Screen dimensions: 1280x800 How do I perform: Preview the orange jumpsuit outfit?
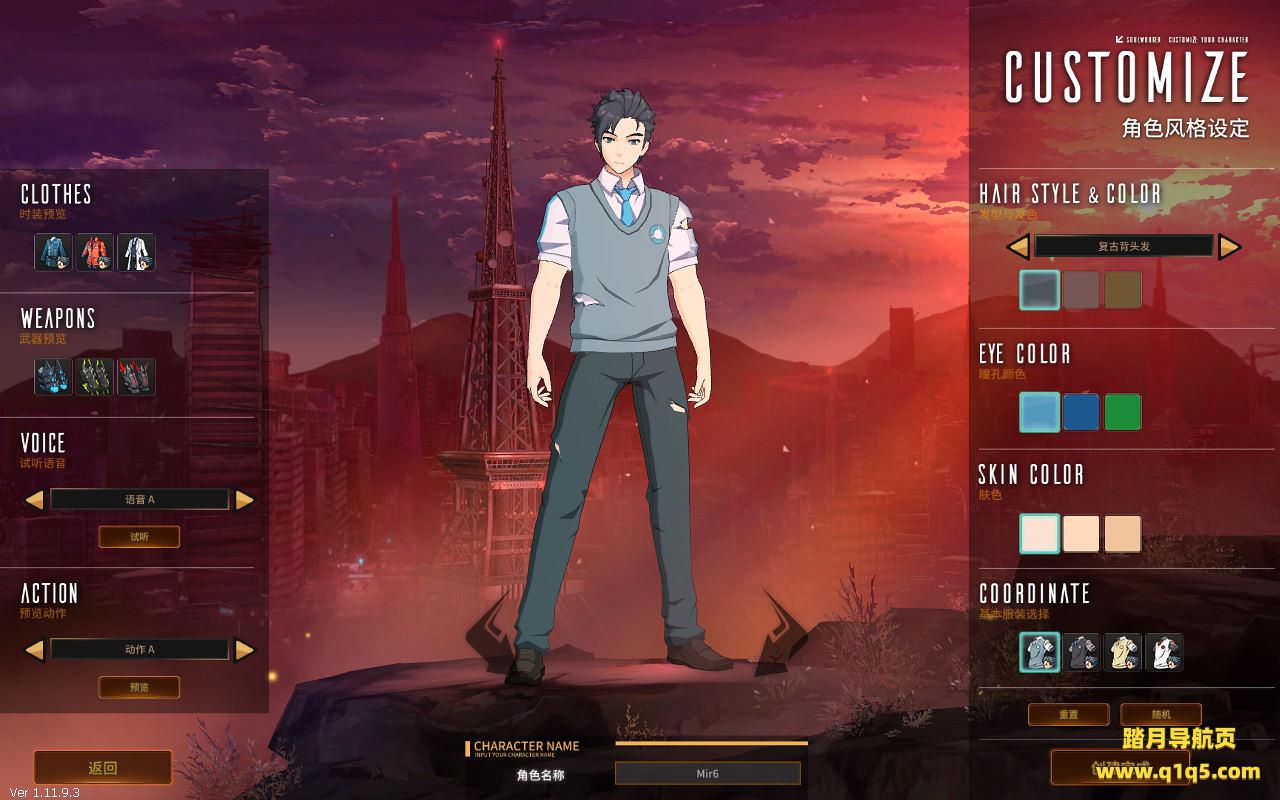point(95,252)
